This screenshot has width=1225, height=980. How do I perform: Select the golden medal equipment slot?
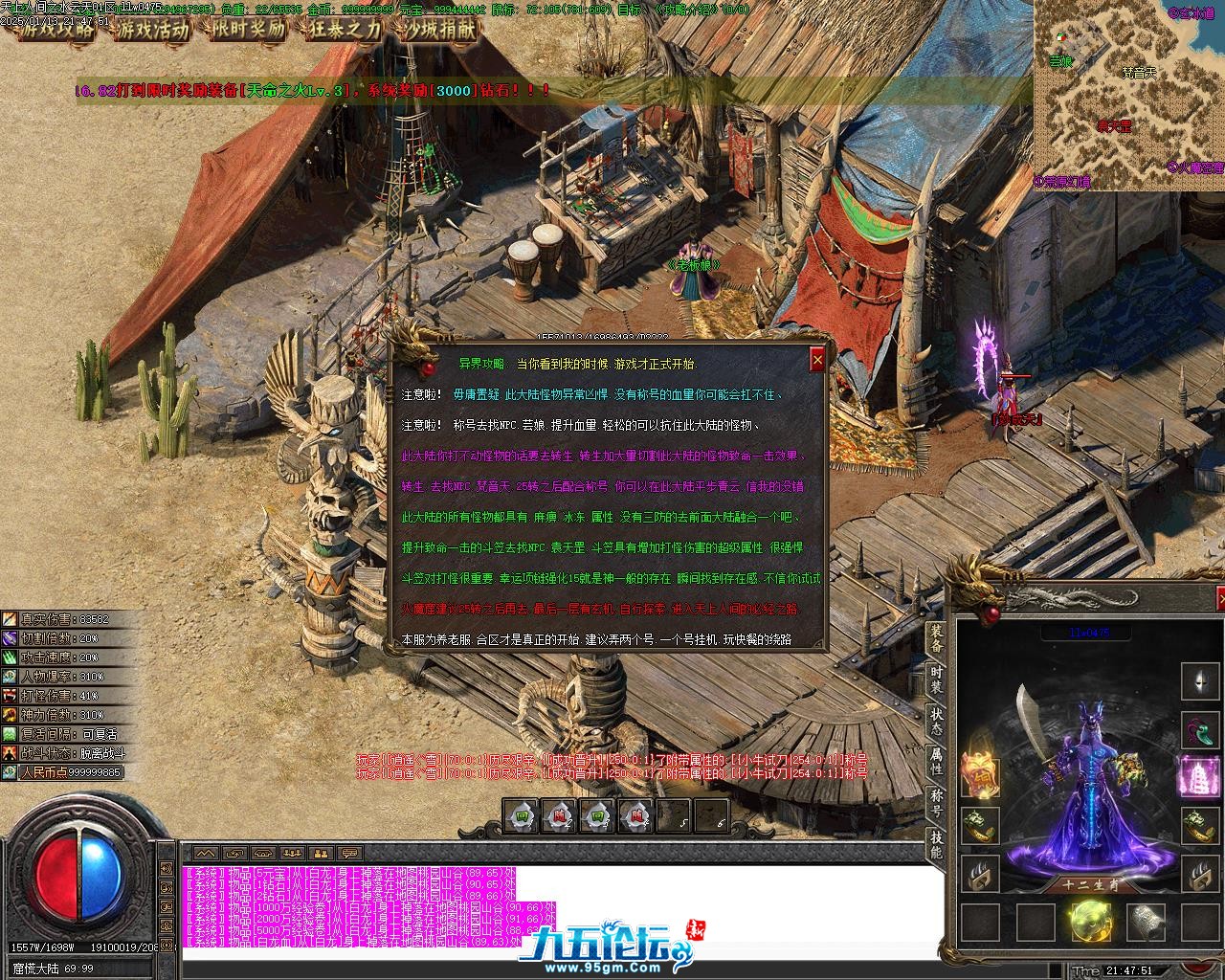point(980,775)
